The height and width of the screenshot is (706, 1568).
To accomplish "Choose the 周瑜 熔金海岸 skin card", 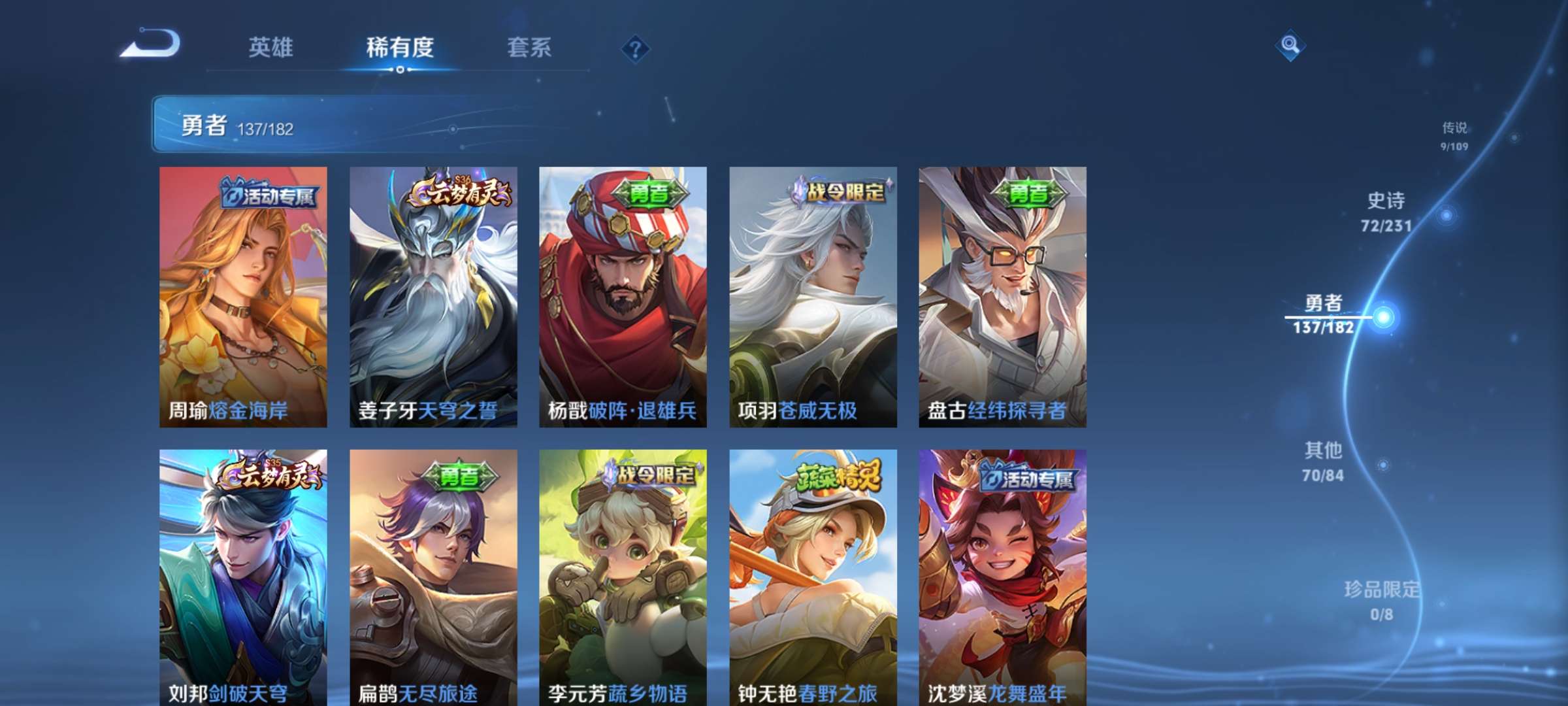I will tap(243, 297).
